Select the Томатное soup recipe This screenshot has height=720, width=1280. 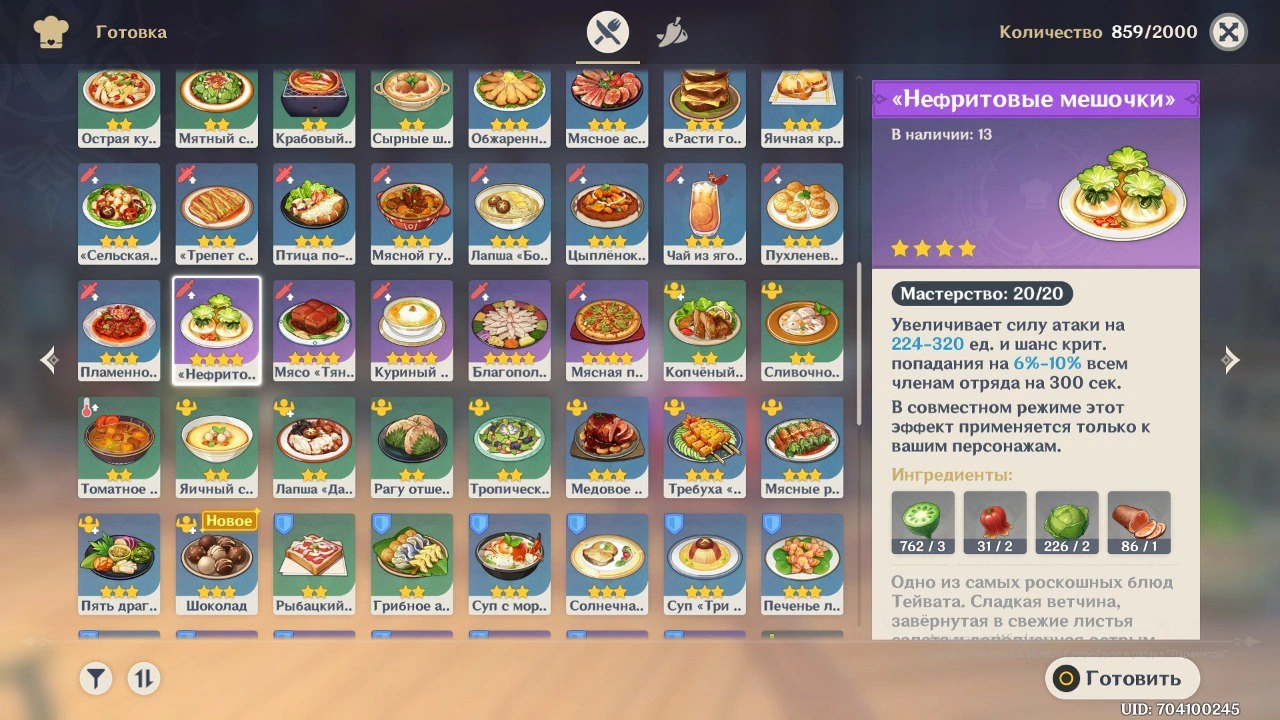(x=119, y=447)
